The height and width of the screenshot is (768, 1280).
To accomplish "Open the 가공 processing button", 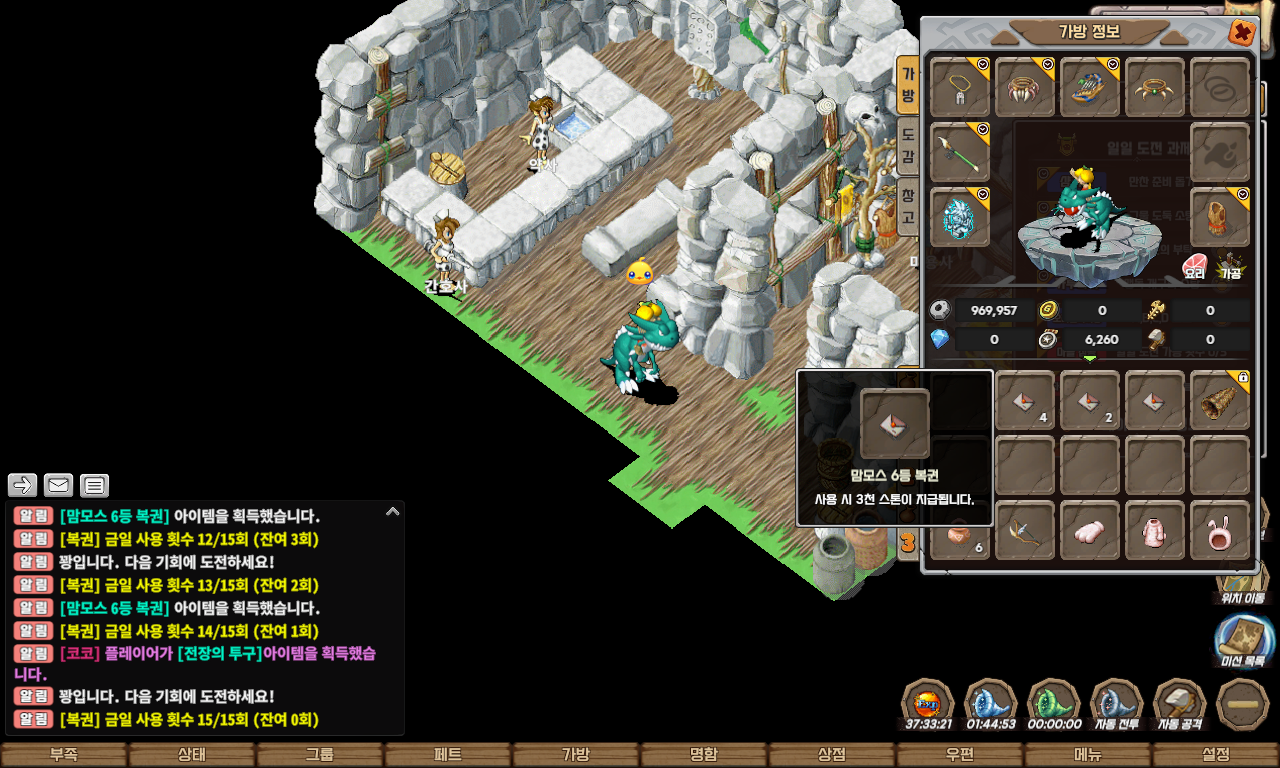I will pos(1229,266).
